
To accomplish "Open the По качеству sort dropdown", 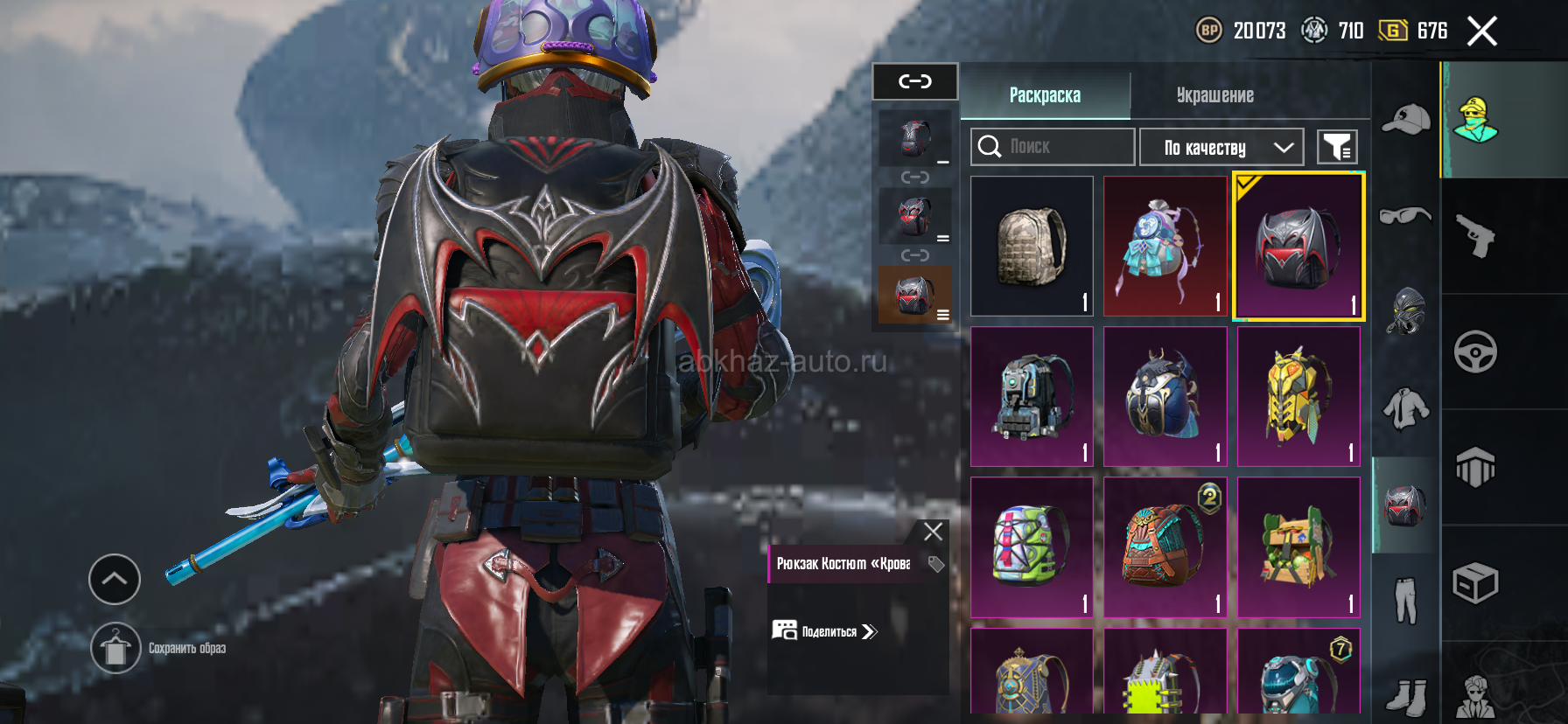I will pos(1221,147).
